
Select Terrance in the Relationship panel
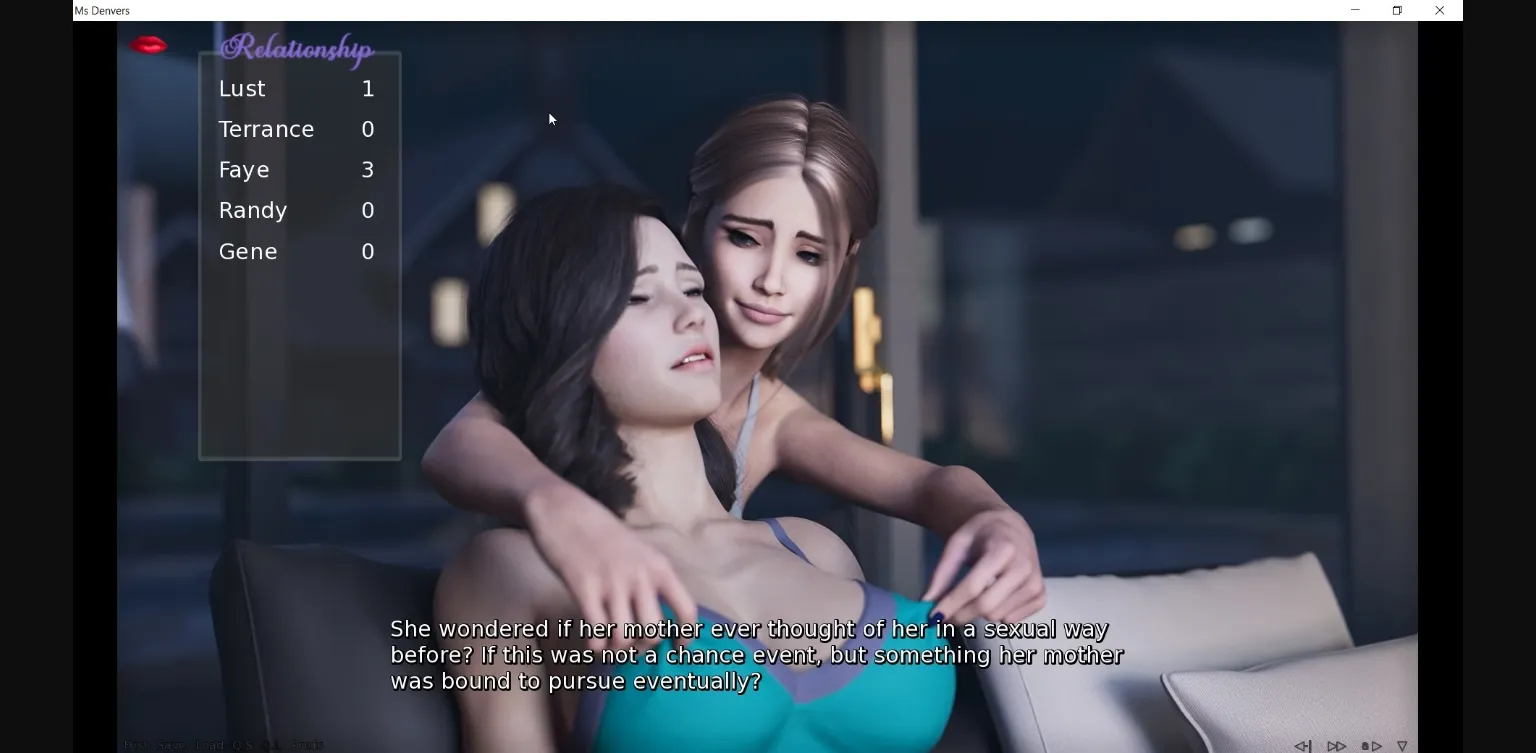click(x=266, y=129)
